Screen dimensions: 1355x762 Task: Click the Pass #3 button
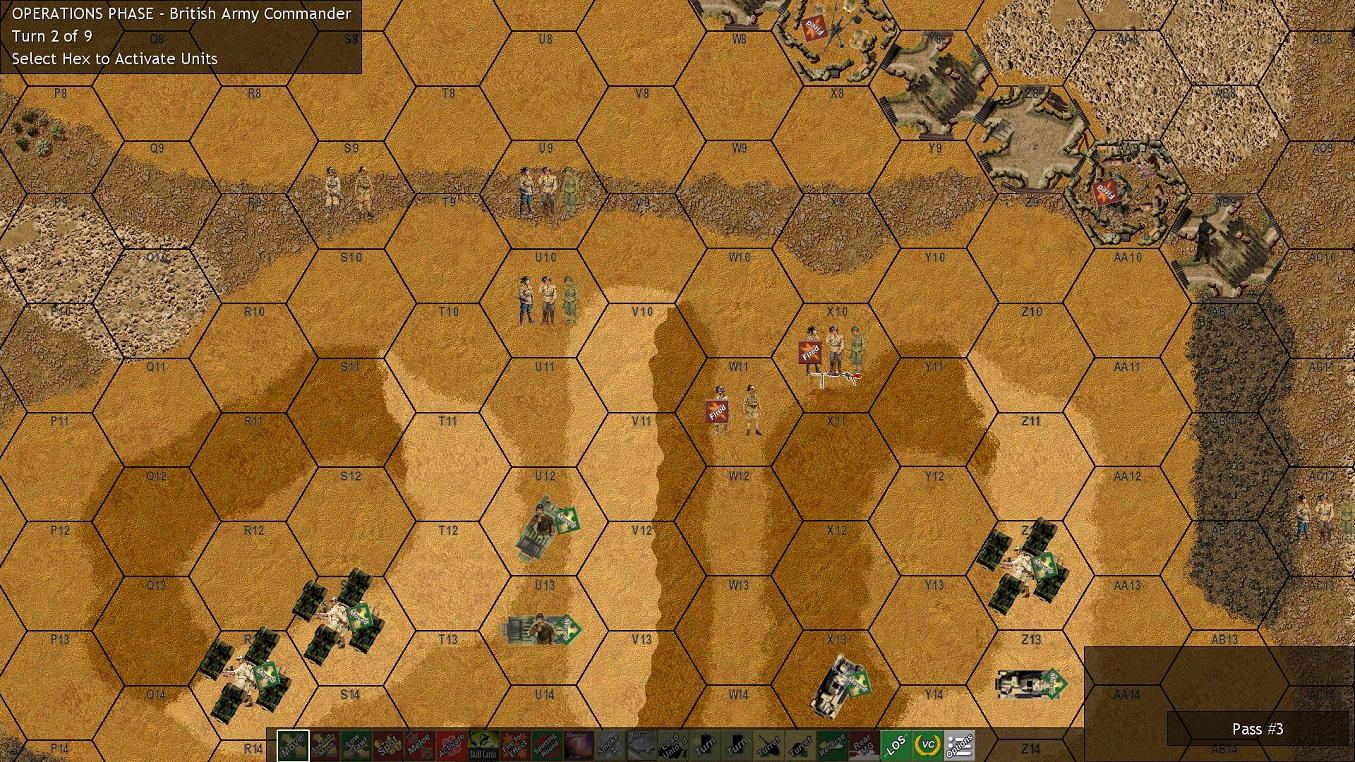(1257, 729)
